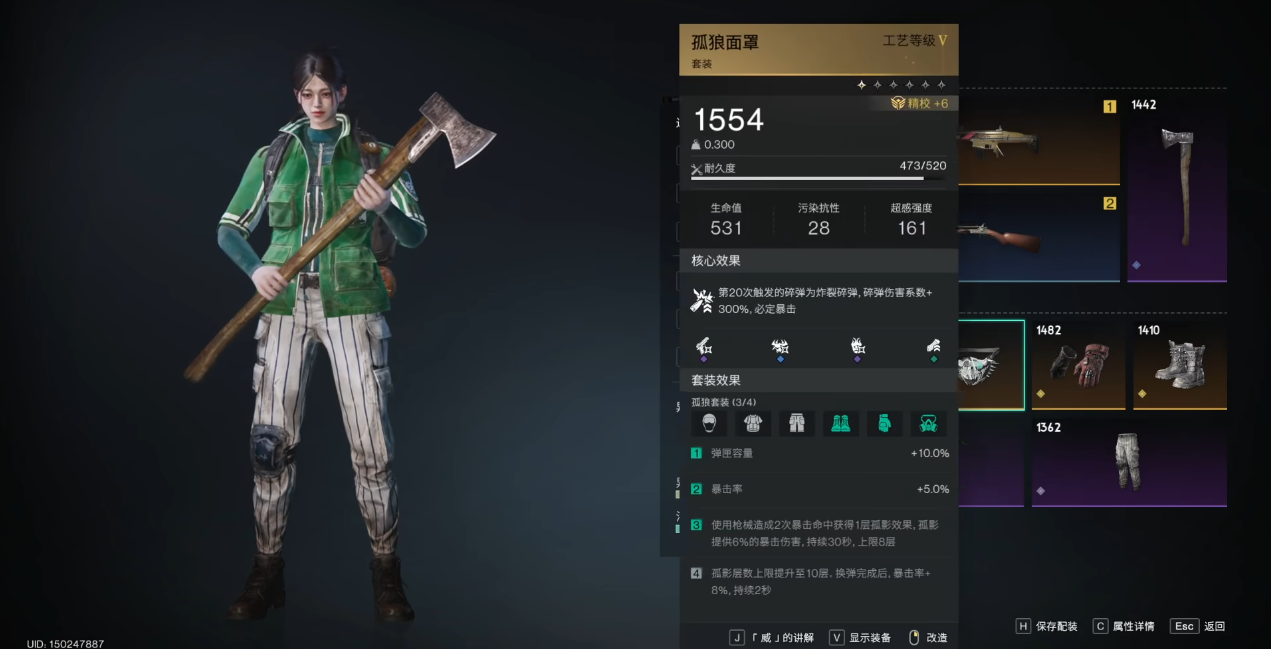This screenshot has width=1271, height=649.
Task: Pick the red gloves rated 1482
Action: (1078, 365)
